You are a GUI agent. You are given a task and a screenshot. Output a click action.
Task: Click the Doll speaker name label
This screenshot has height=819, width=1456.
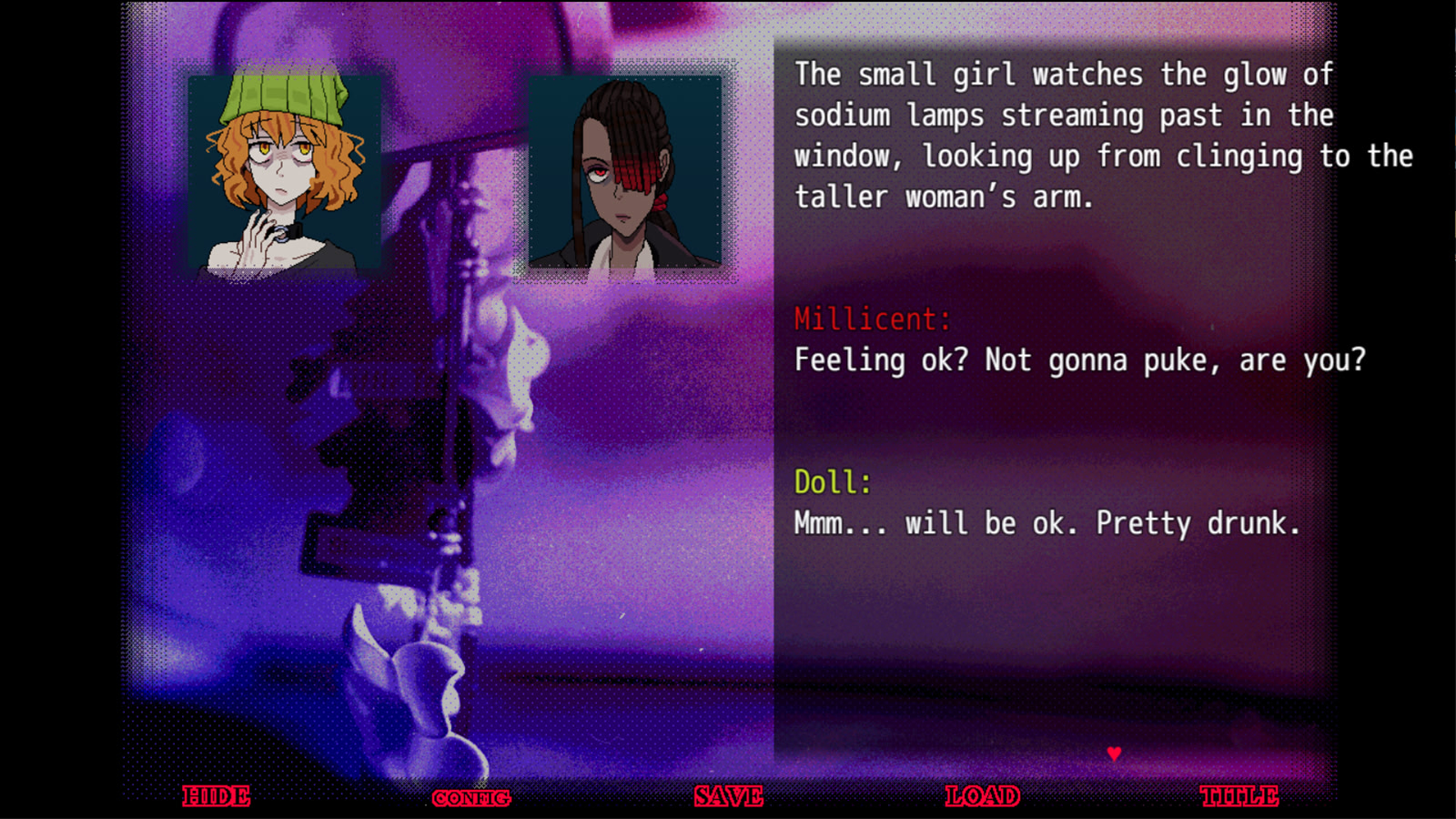tap(831, 483)
